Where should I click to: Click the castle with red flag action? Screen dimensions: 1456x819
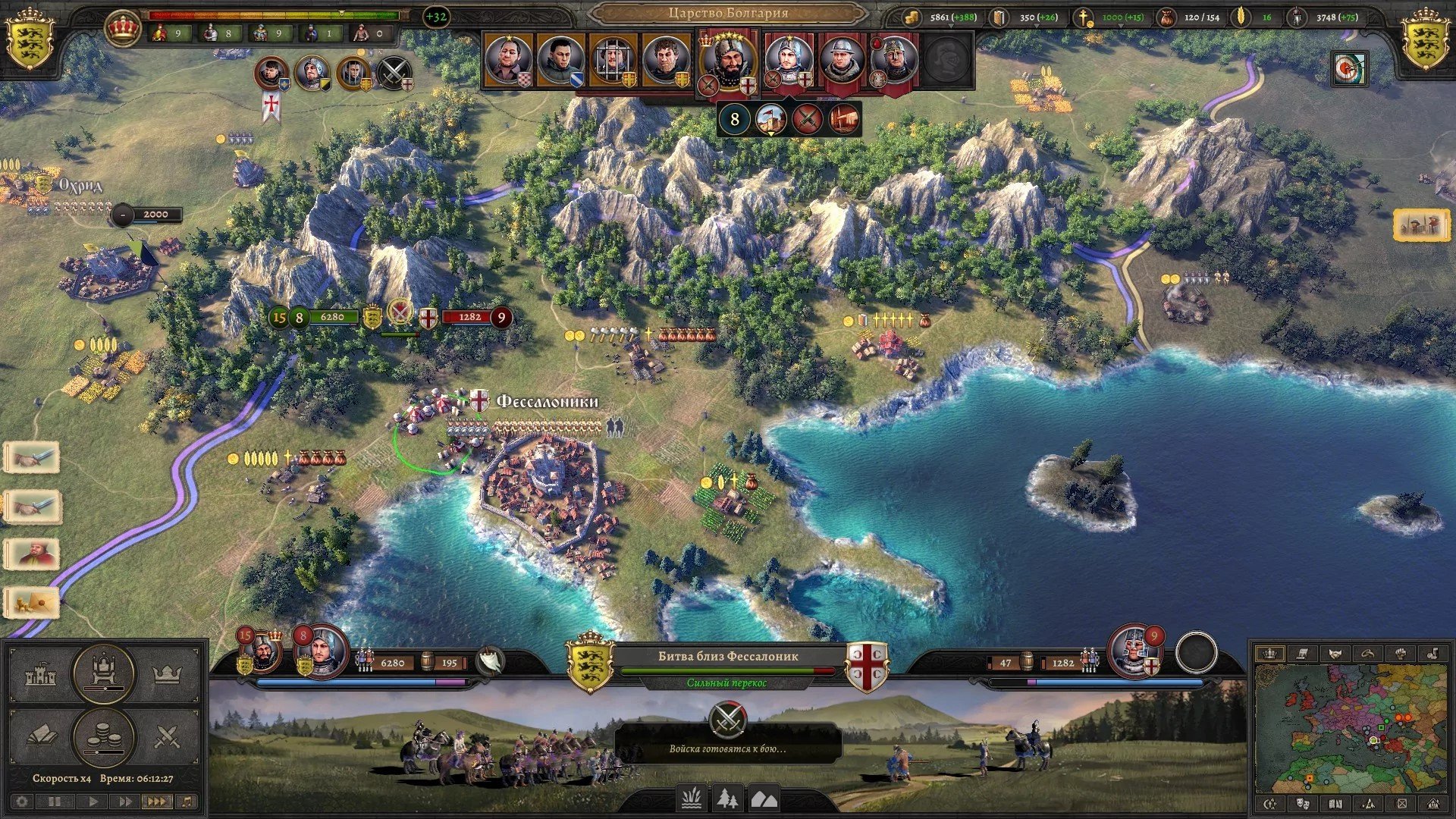(x=771, y=120)
